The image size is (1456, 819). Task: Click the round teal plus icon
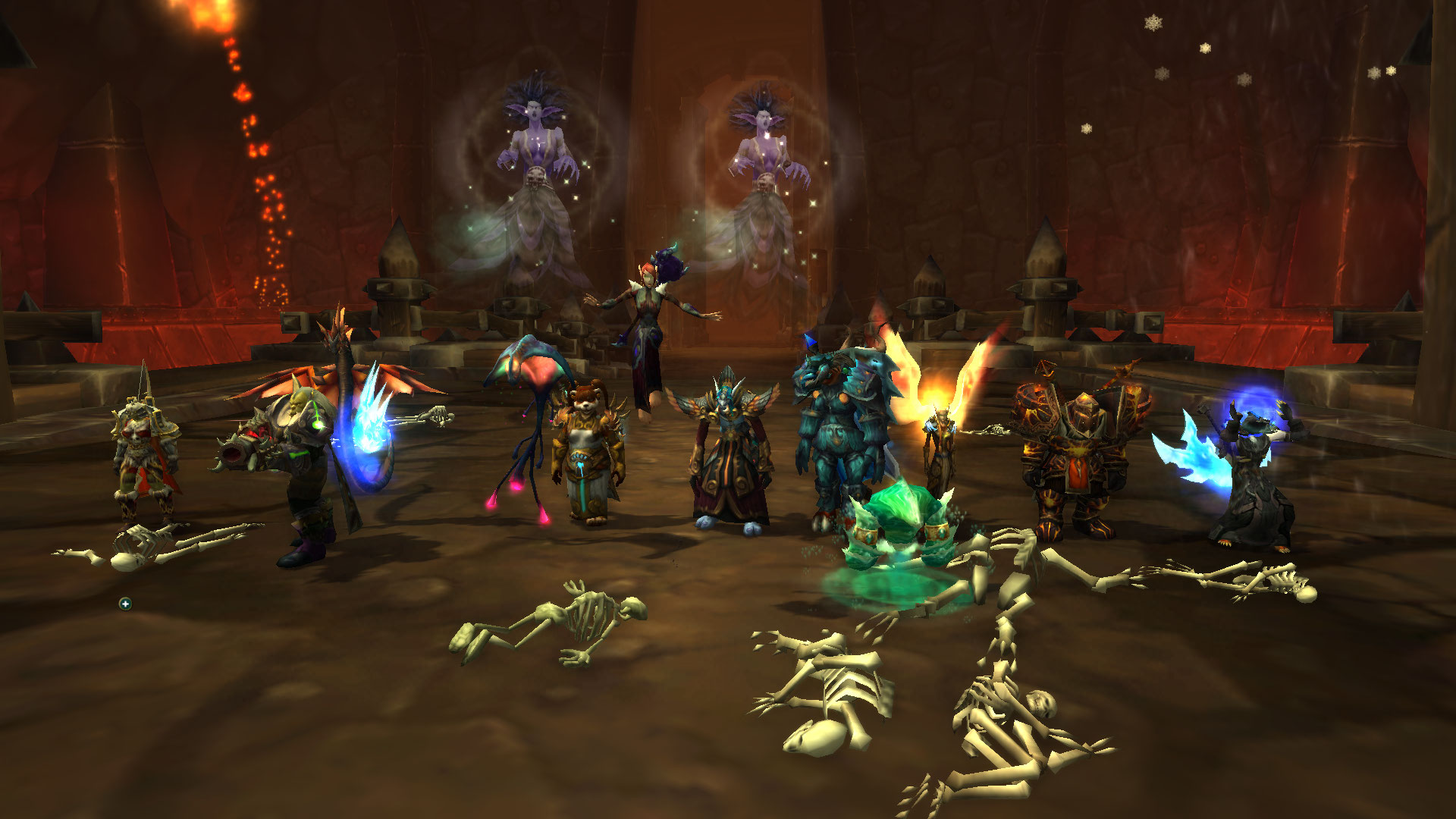click(x=125, y=604)
